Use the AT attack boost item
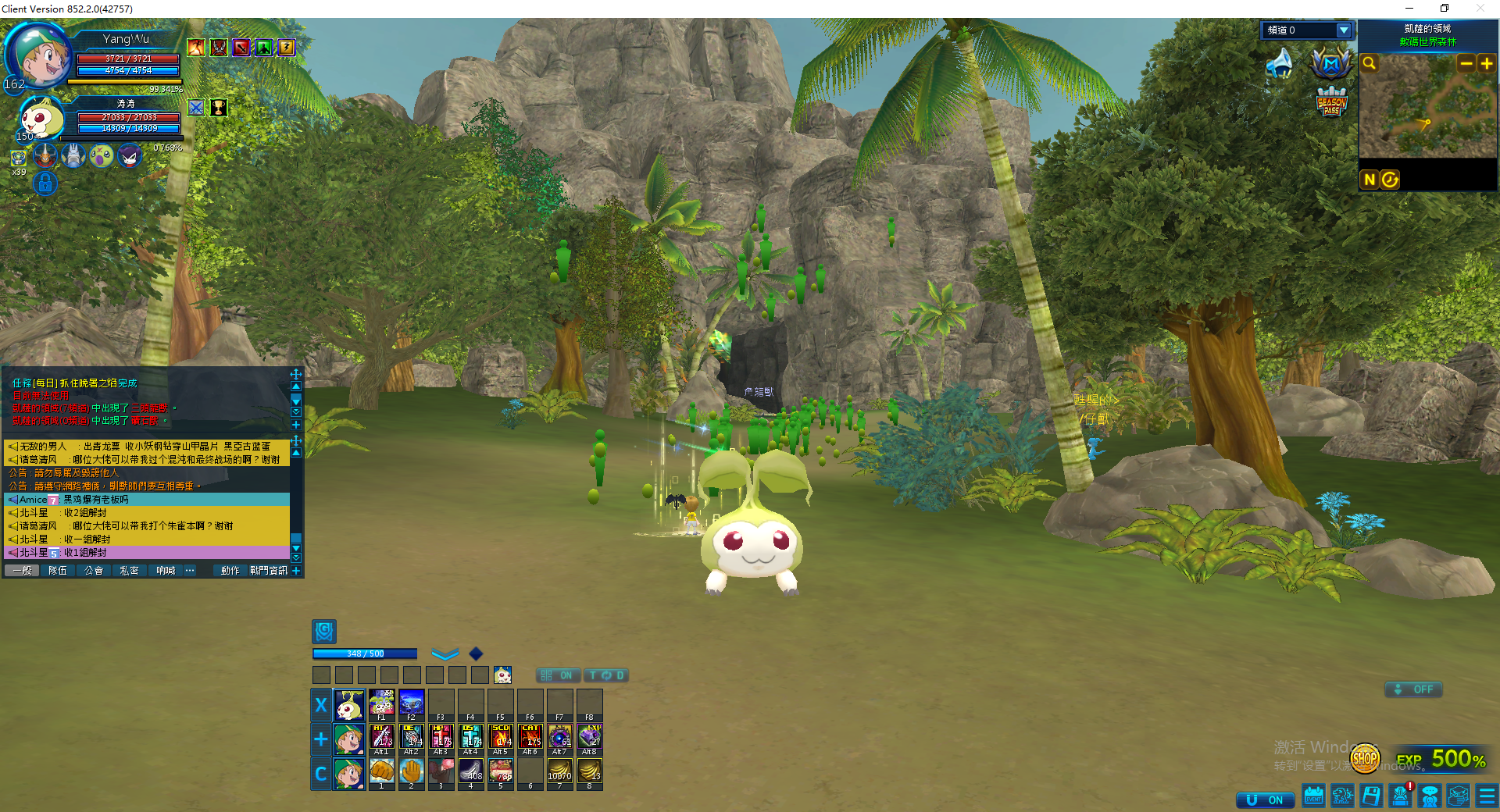Image resolution: width=1500 pixels, height=812 pixels. pyautogui.click(x=382, y=737)
